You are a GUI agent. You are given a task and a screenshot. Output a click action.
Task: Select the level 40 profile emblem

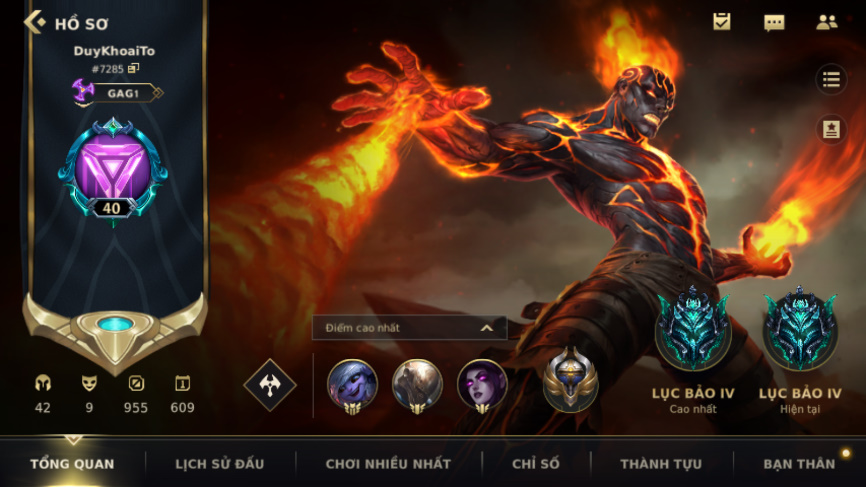pyautogui.click(x=112, y=169)
